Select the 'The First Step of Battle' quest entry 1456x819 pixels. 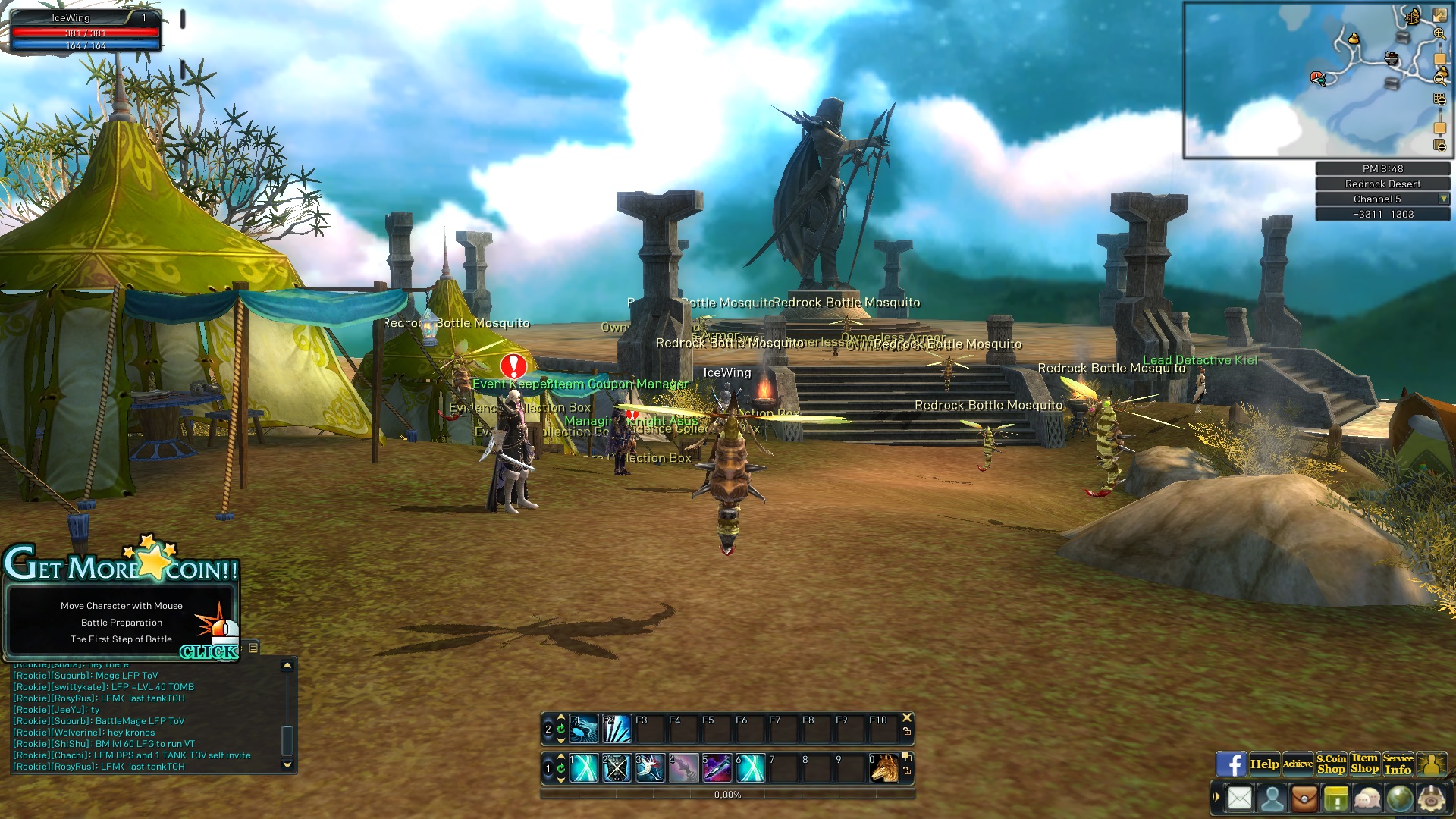(121, 639)
